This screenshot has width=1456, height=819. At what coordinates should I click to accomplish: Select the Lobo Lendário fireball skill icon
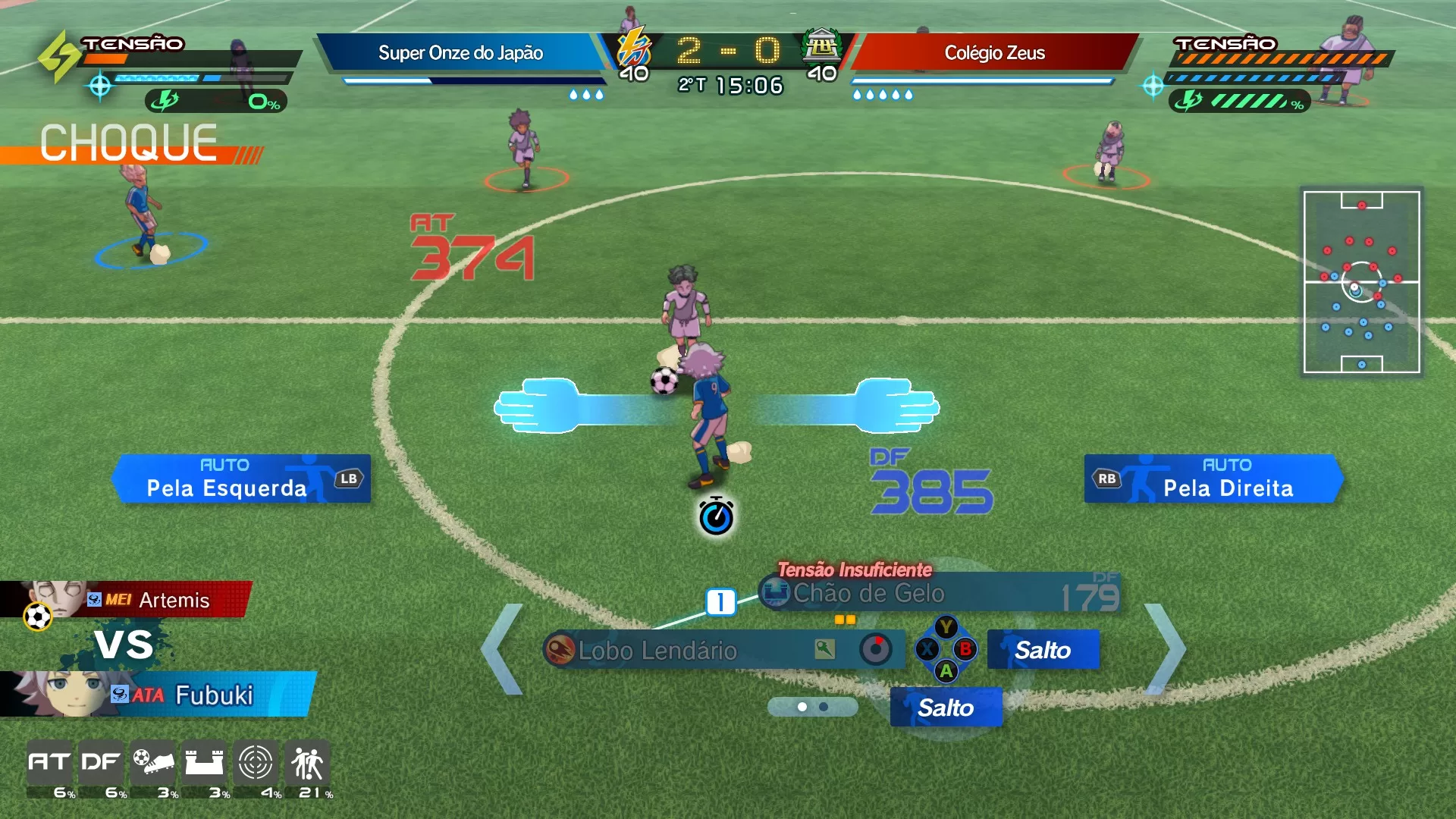560,651
